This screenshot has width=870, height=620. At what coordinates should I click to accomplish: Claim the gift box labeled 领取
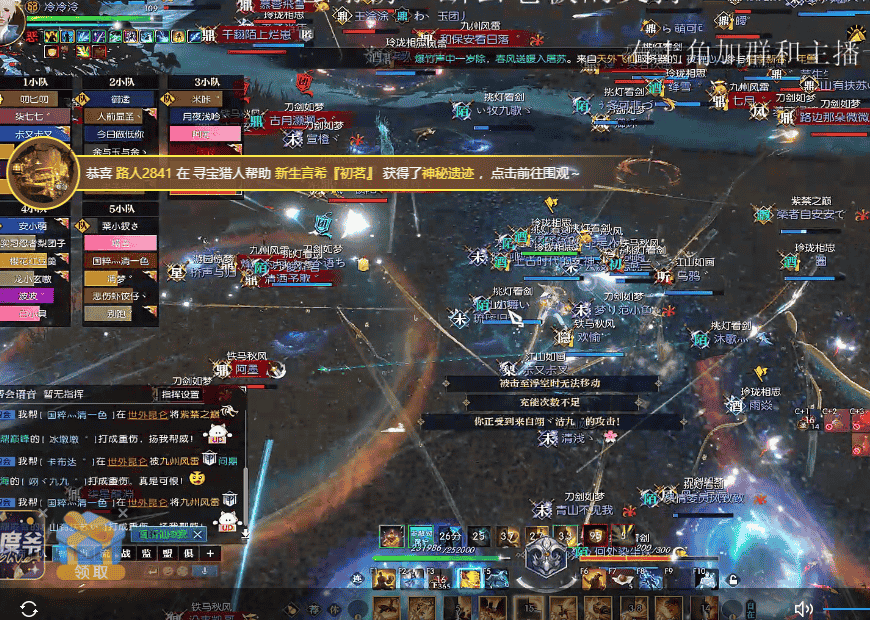pyautogui.click(x=91, y=570)
